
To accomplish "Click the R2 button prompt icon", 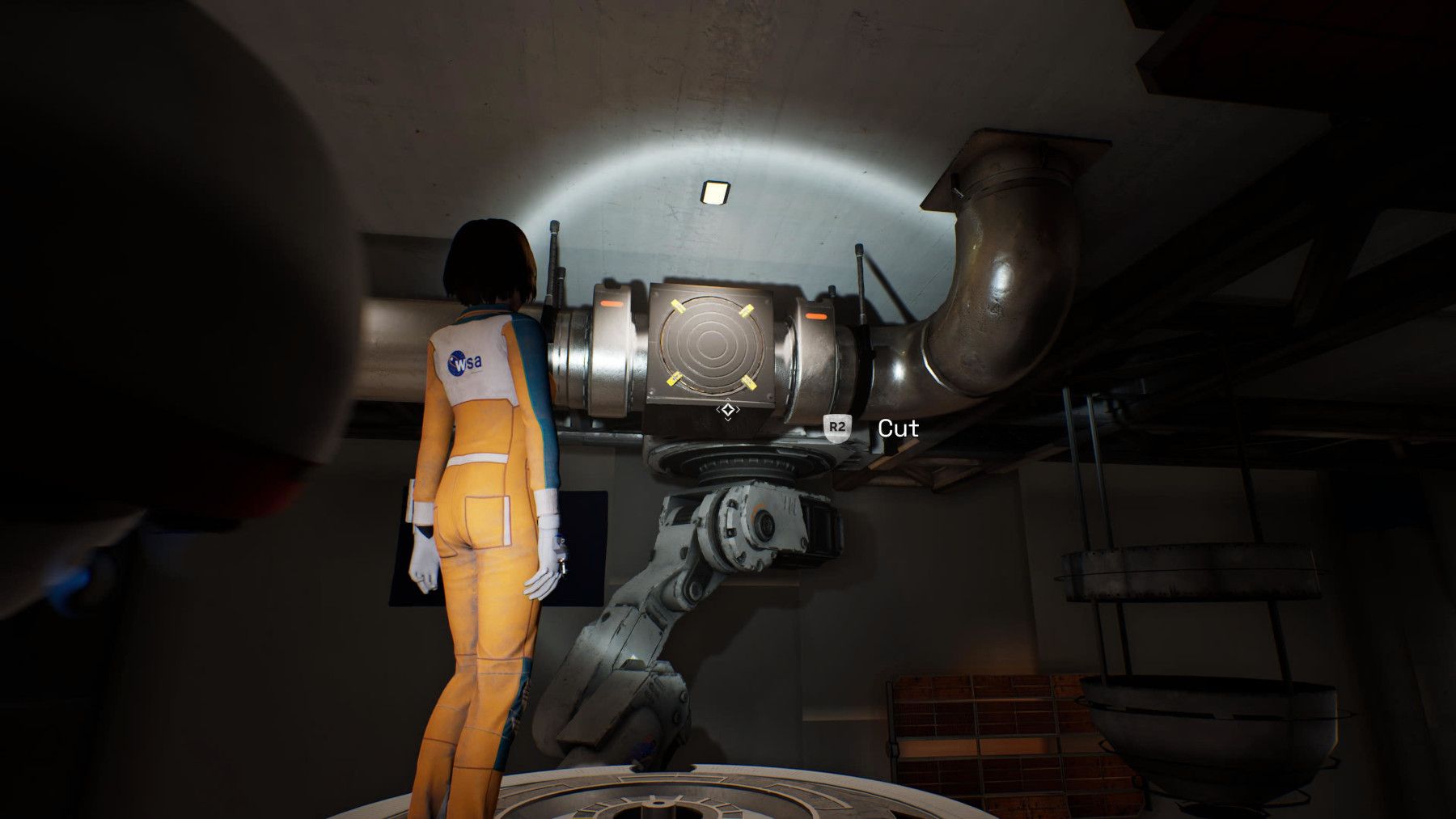I will point(837,428).
